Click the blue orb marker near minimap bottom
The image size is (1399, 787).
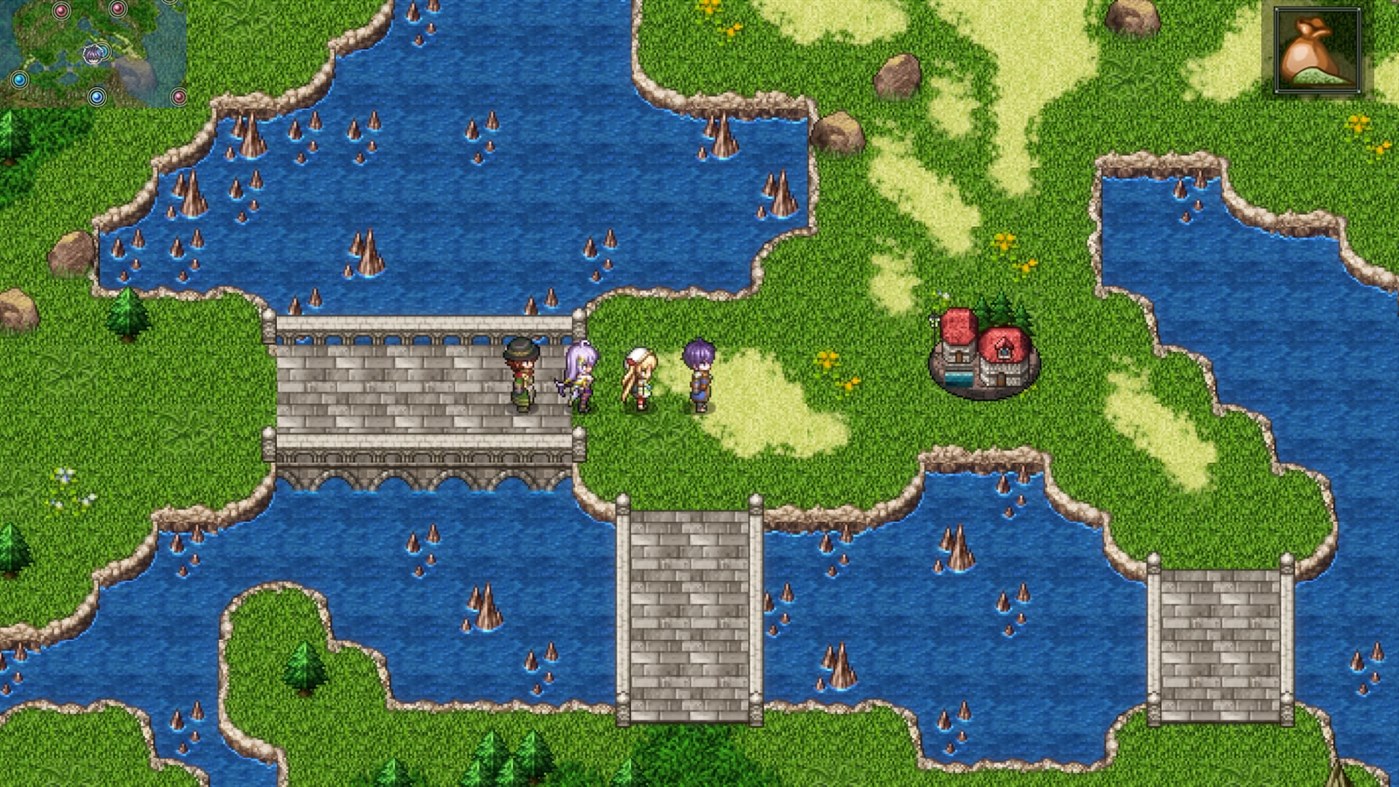[x=97, y=97]
